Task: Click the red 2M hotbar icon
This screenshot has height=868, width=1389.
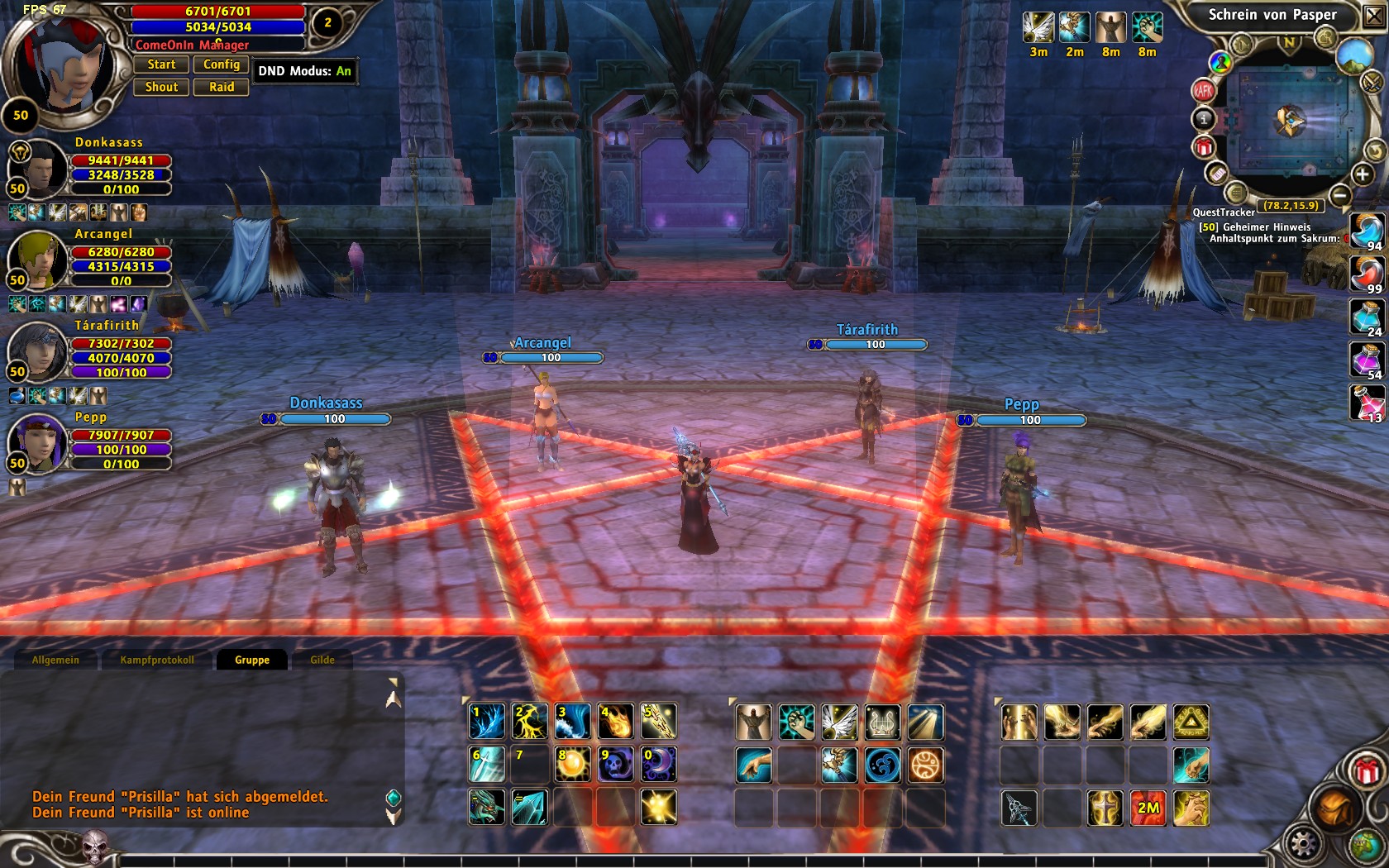Action: (x=1148, y=808)
